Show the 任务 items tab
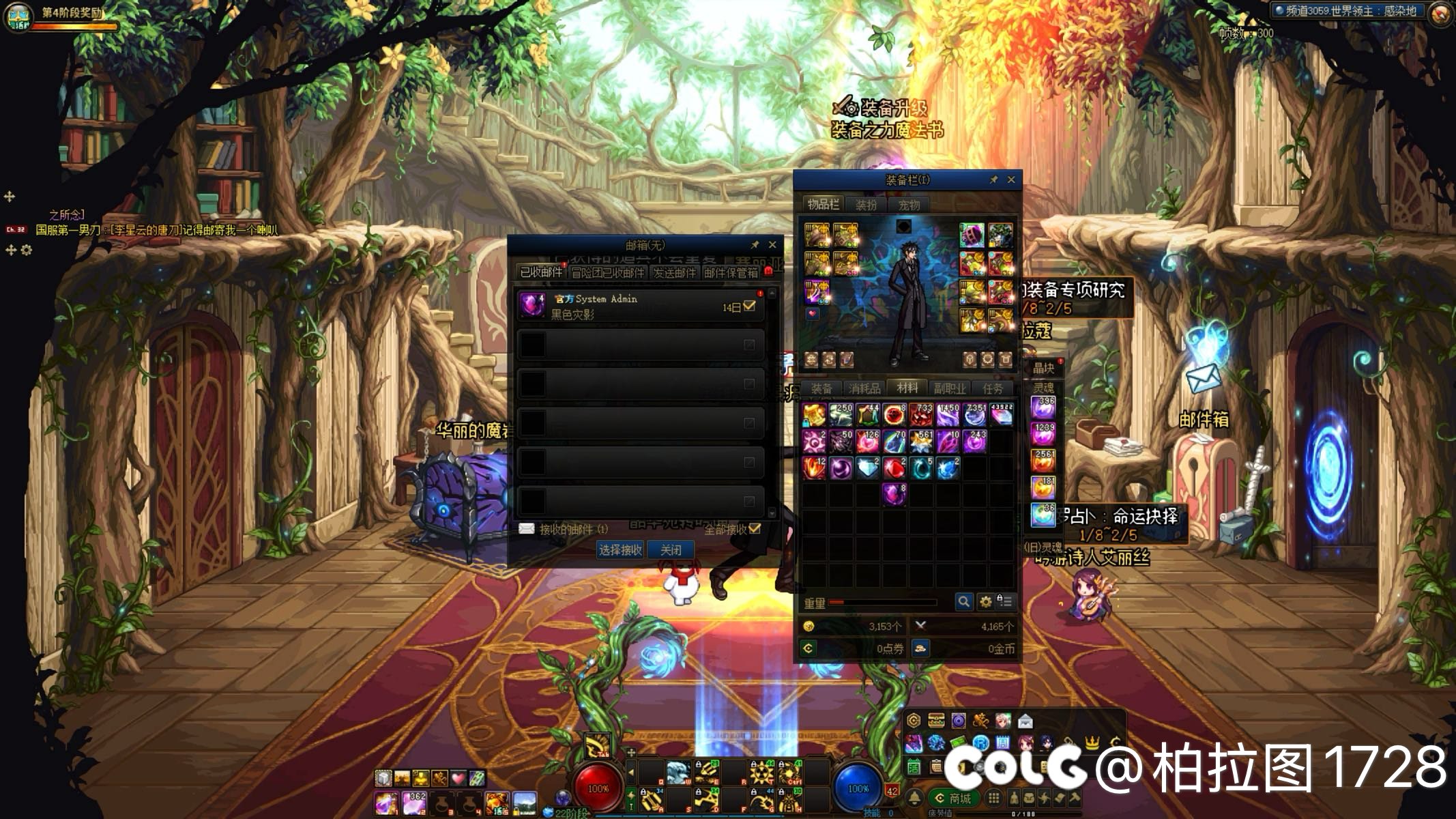This screenshot has height=819, width=1456. click(993, 388)
